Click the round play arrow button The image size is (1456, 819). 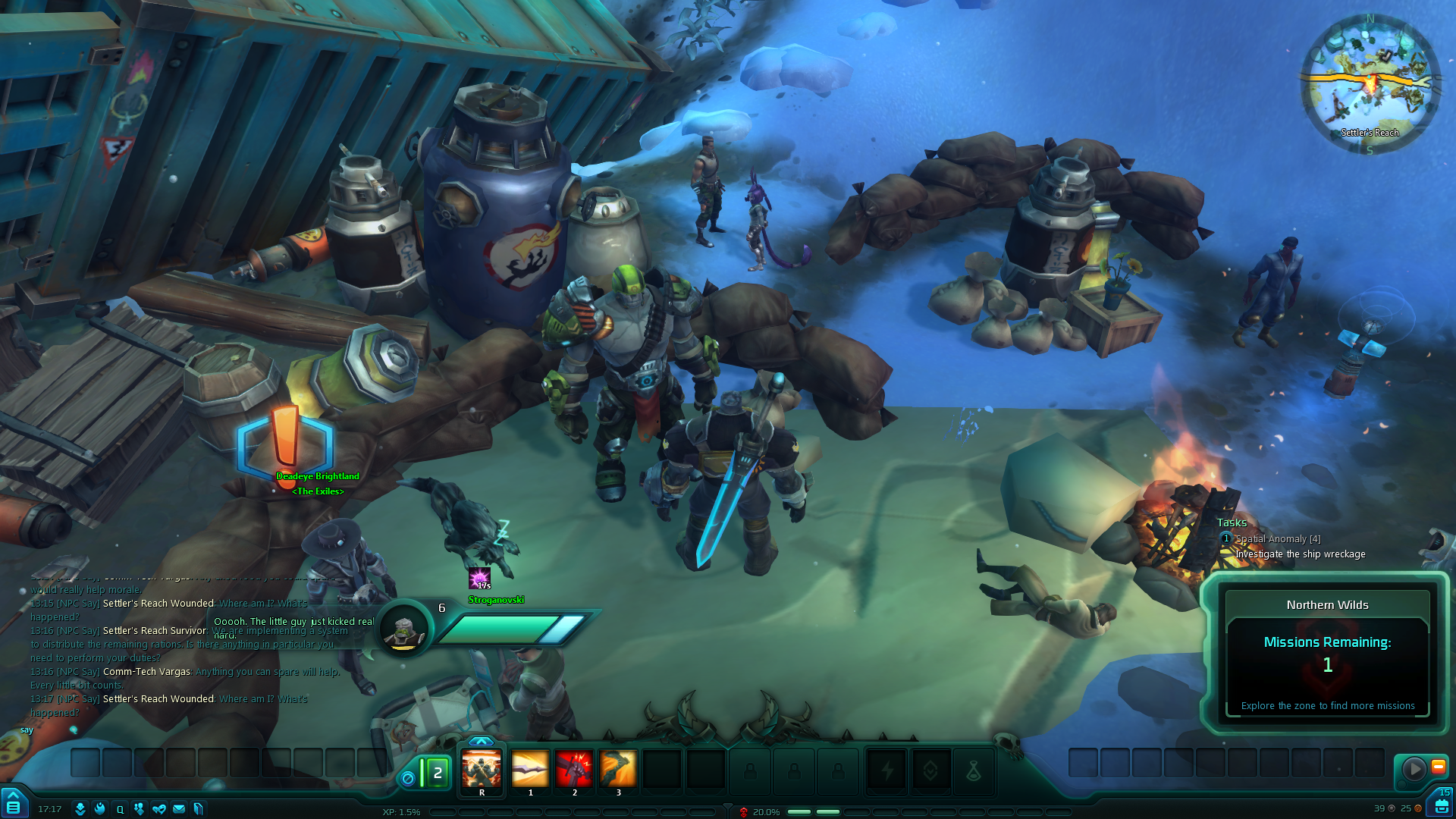click(x=1414, y=769)
